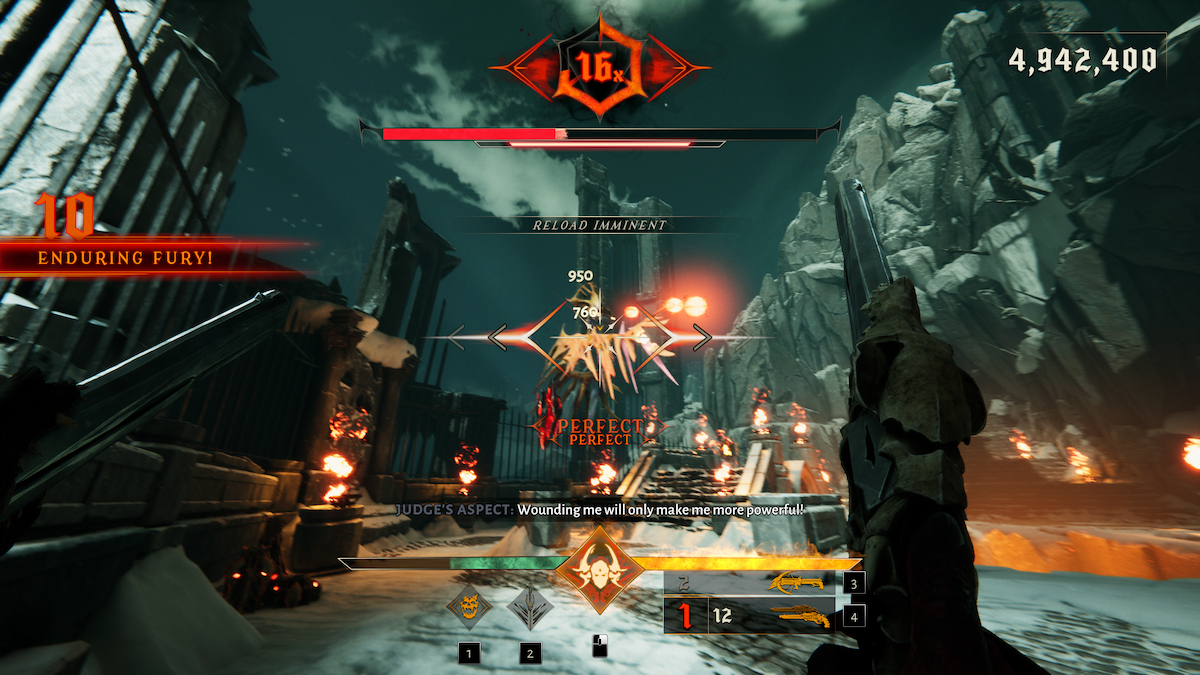Image resolution: width=1200 pixels, height=675 pixels.
Task: Select the skull weapon icon in slot 1
Action: click(x=469, y=606)
